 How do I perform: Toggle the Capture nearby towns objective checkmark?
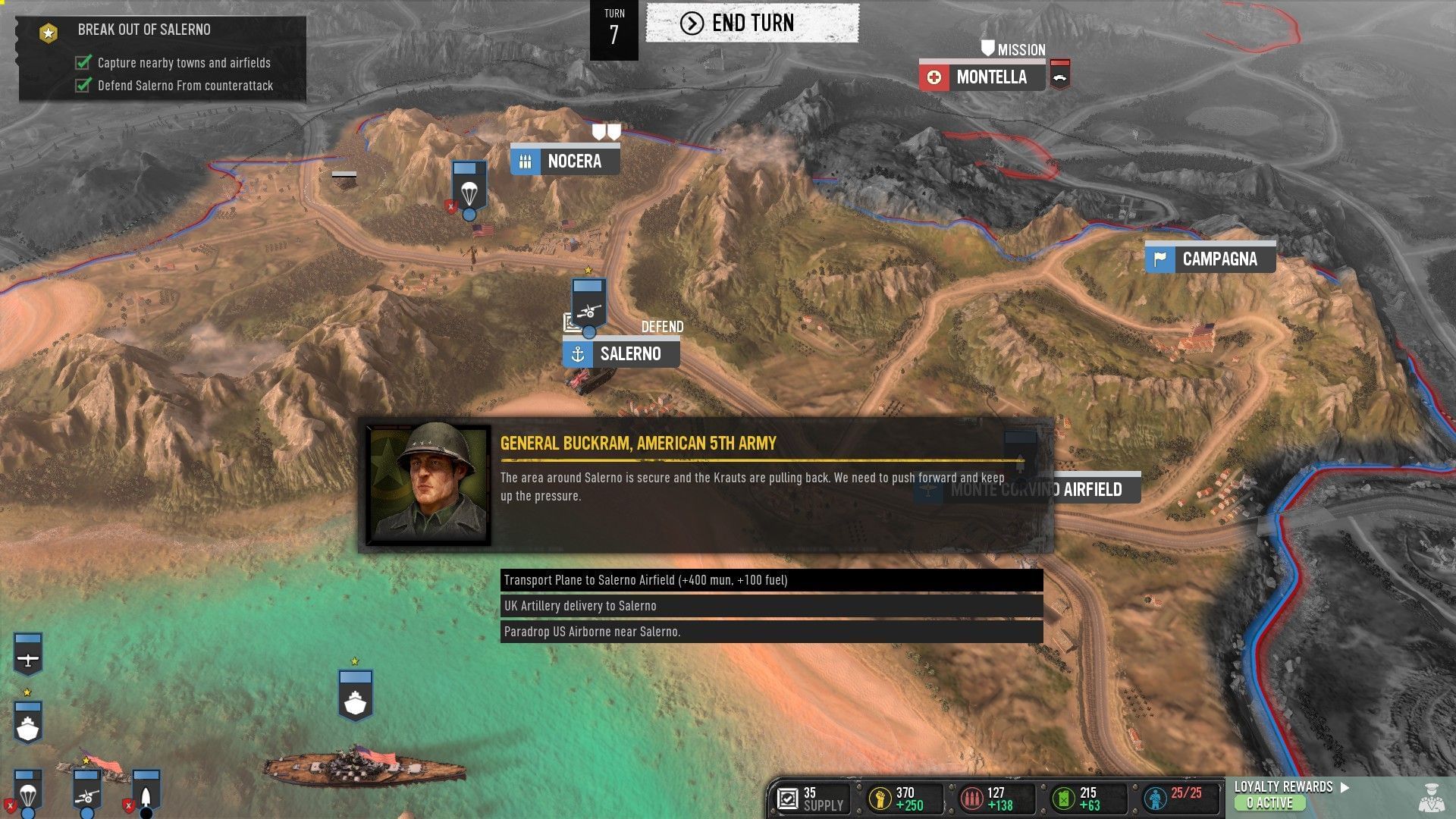[82, 63]
